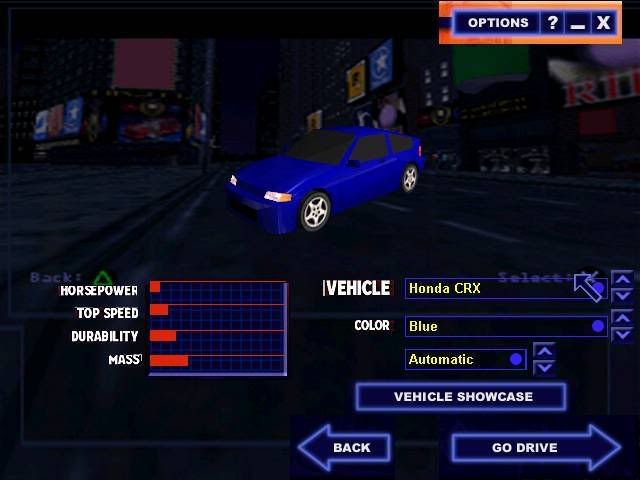Change transmission with the up arrow
The image size is (640, 480).
pyautogui.click(x=544, y=351)
